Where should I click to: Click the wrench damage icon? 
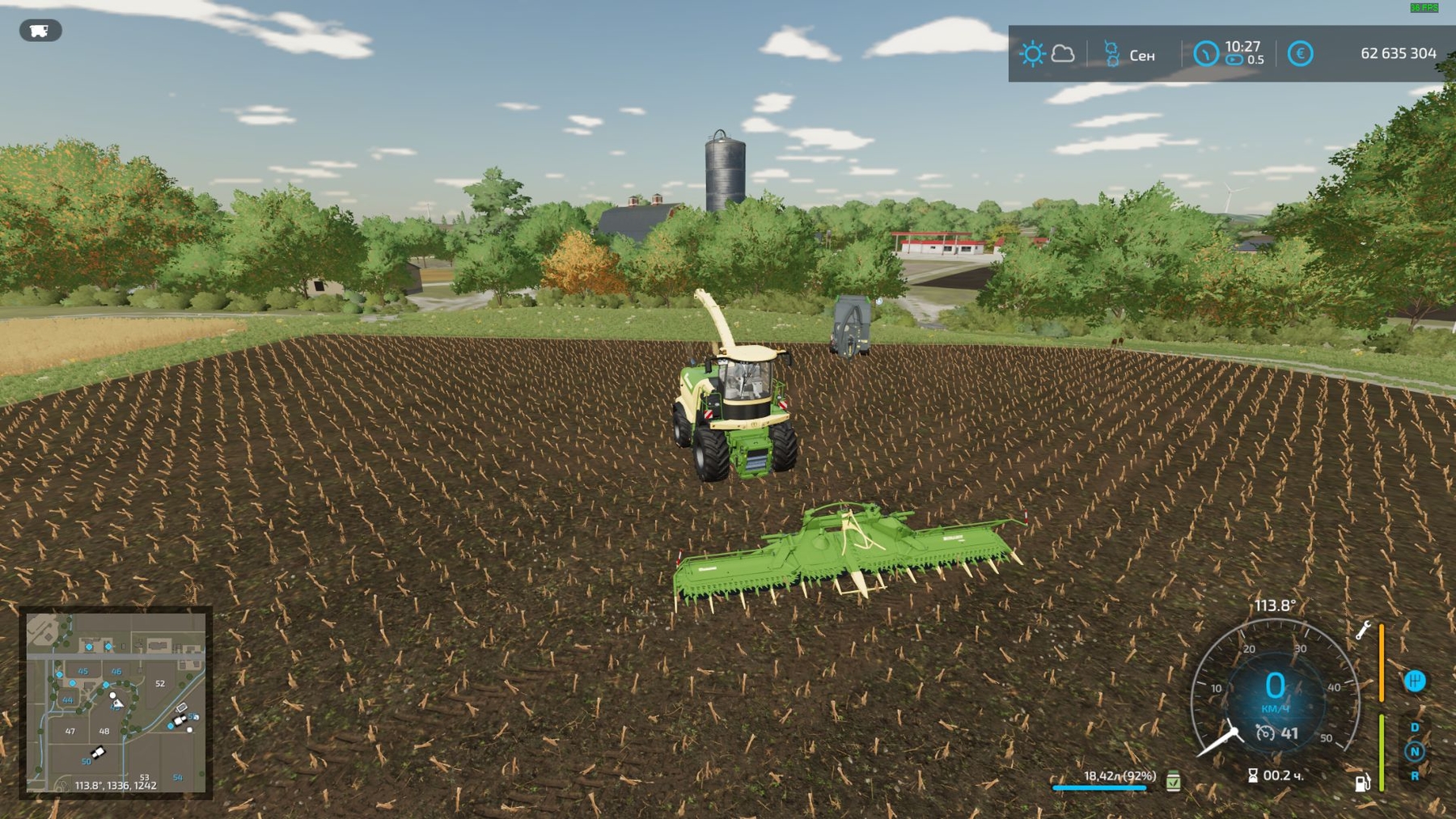(1364, 631)
